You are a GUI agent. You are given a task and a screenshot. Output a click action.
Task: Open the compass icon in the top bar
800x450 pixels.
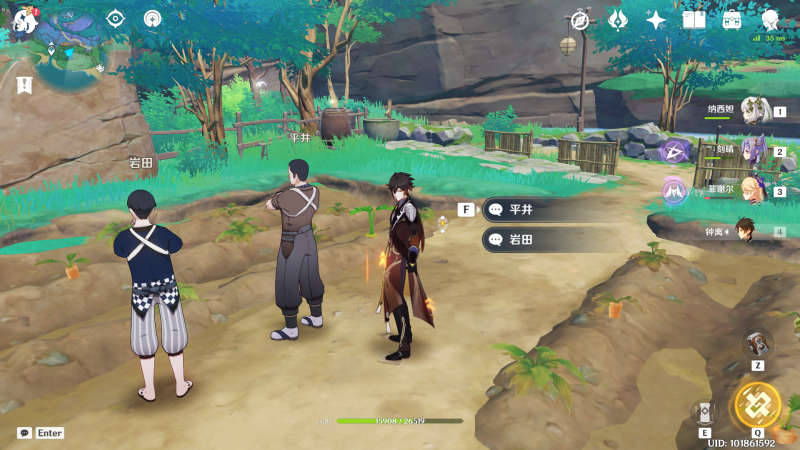tap(580, 20)
